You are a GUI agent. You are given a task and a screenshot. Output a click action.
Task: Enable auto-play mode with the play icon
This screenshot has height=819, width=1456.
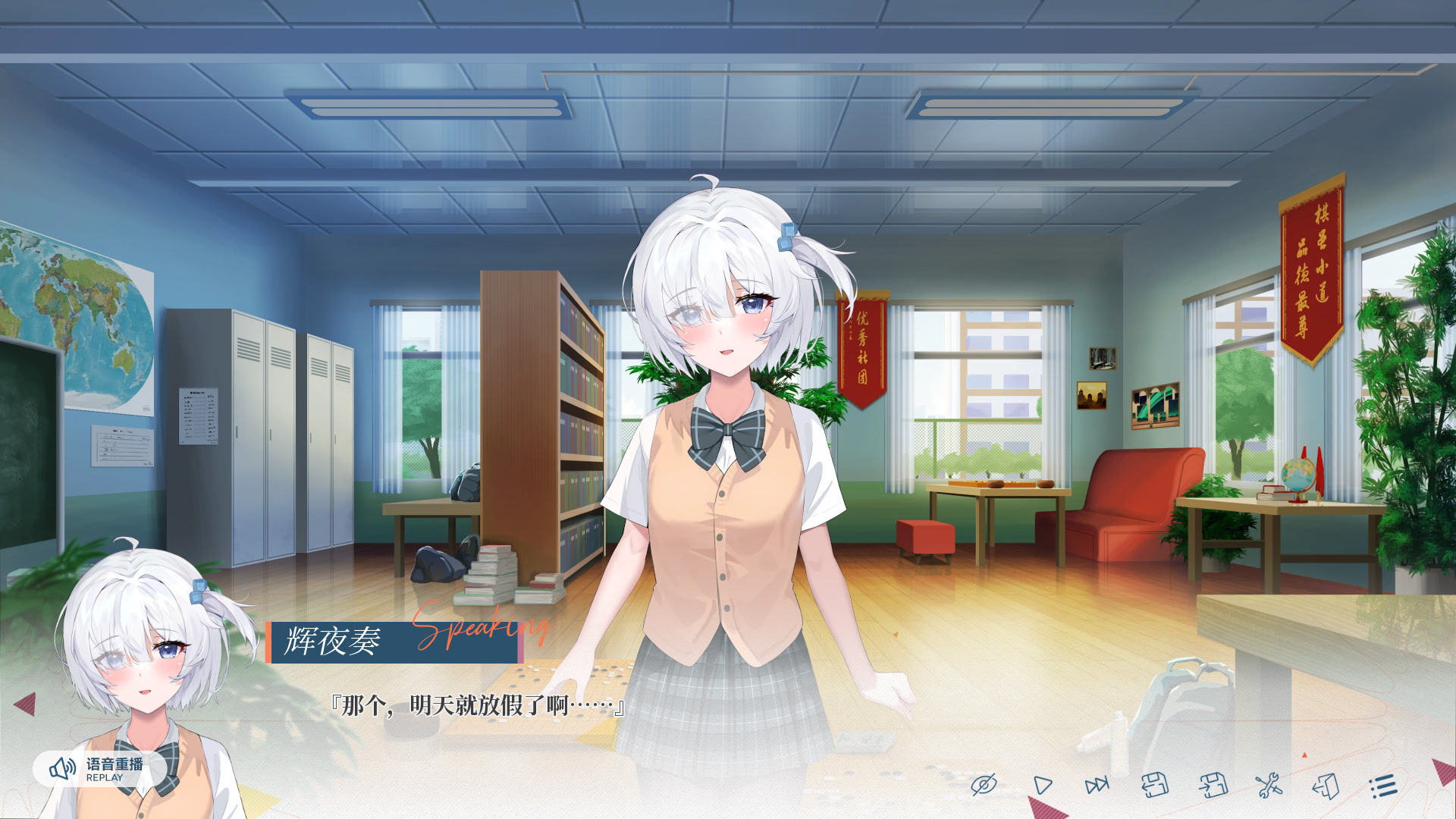pos(1042,785)
